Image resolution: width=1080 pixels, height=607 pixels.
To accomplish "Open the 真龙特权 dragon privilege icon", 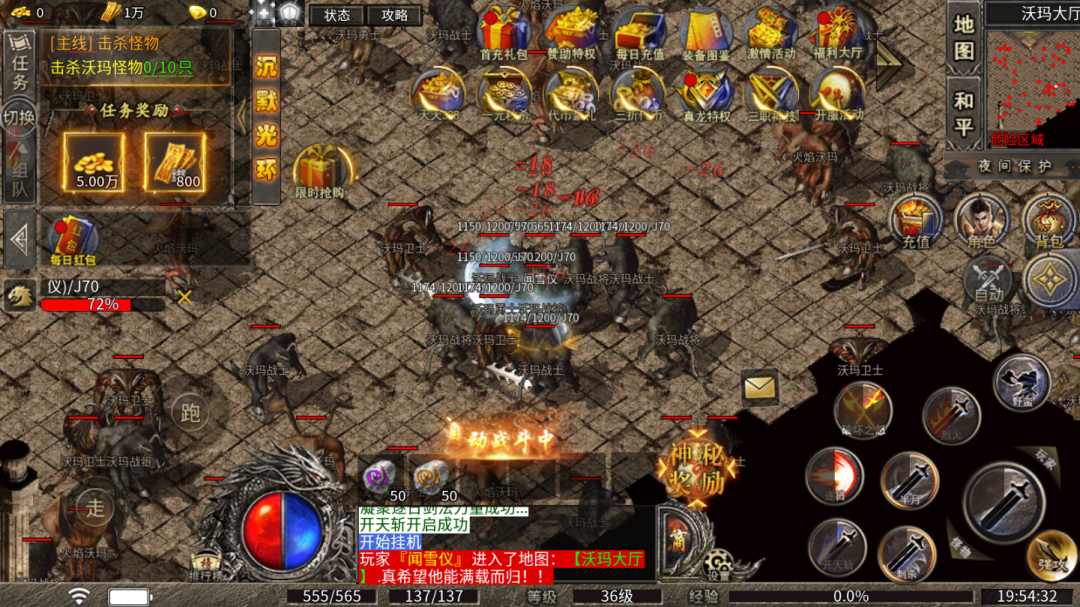I will click(x=705, y=94).
